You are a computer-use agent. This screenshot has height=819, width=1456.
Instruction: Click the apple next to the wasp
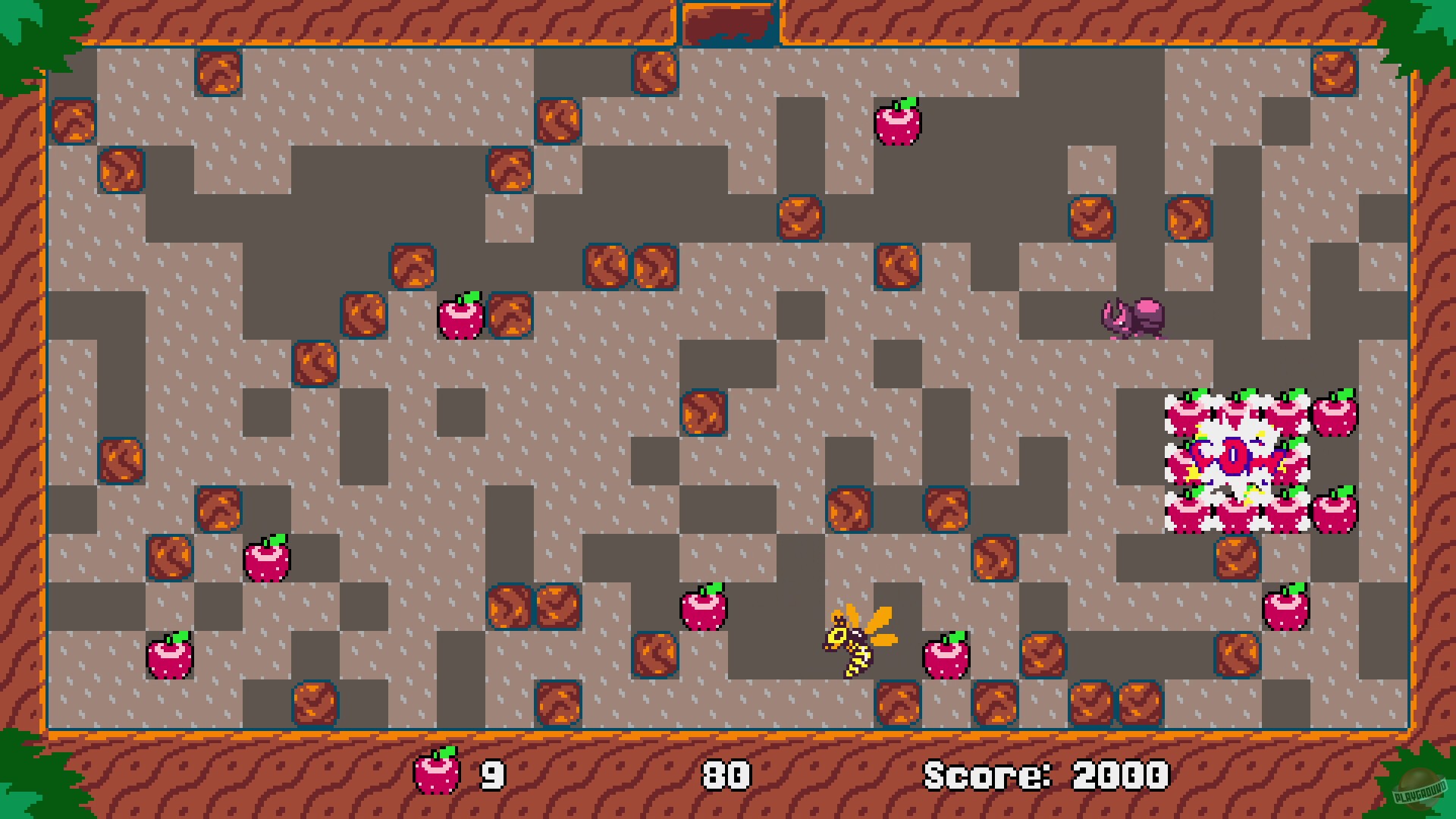point(948,656)
